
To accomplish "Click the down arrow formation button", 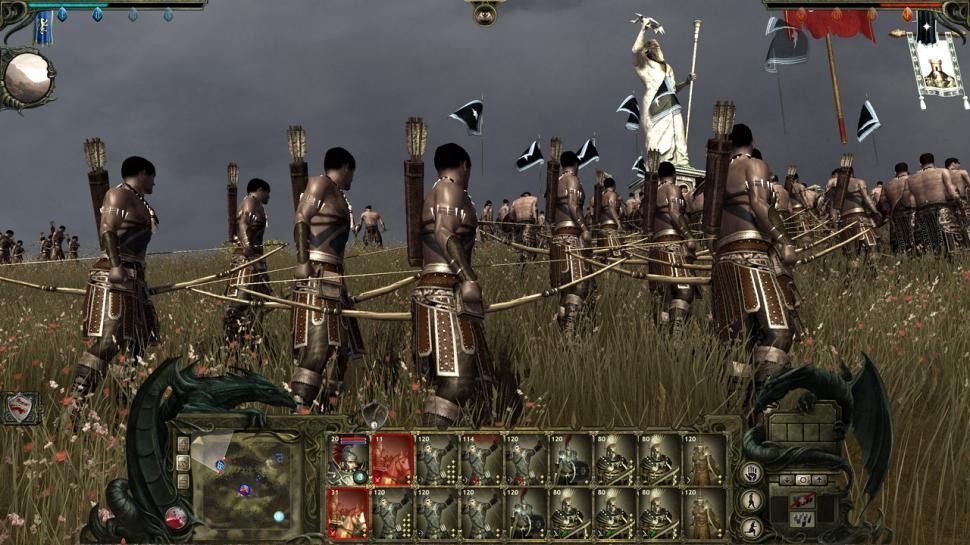I will [786, 480].
